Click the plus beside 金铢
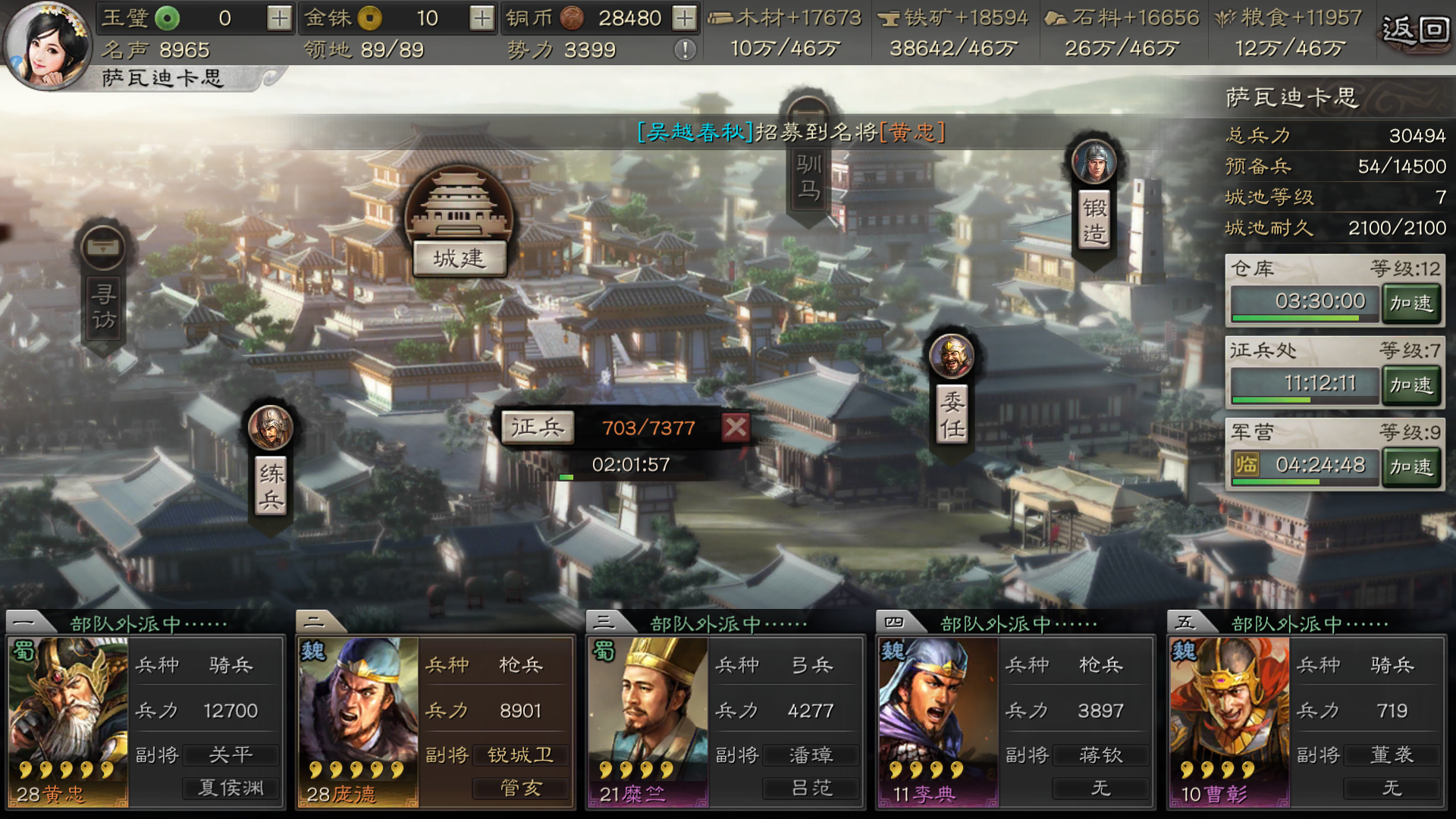The width and height of the screenshot is (1456, 819). click(x=482, y=17)
